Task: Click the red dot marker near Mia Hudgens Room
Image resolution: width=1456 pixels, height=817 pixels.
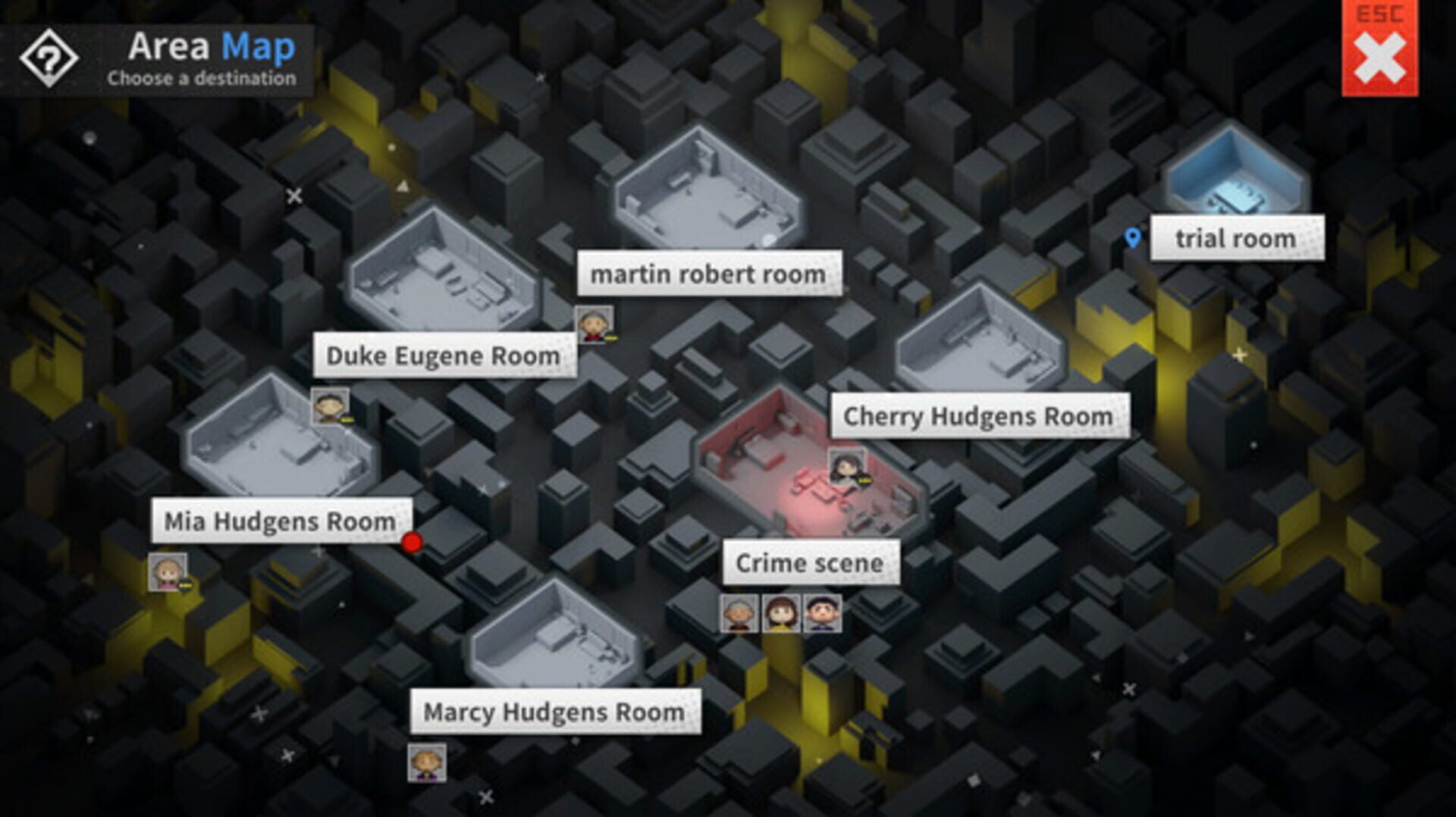Action: 412,543
